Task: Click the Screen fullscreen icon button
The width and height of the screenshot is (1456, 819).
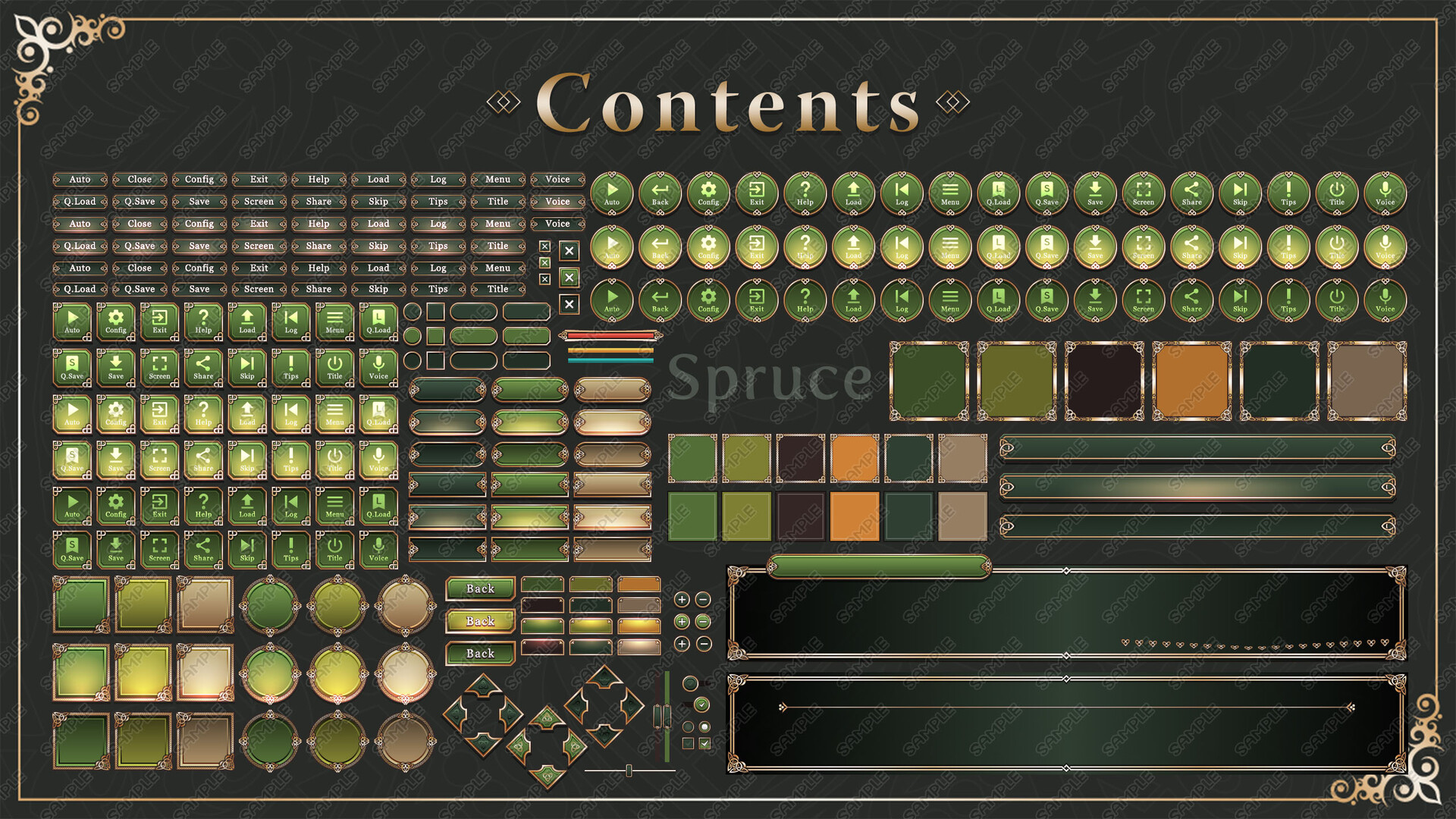Action: (1143, 194)
